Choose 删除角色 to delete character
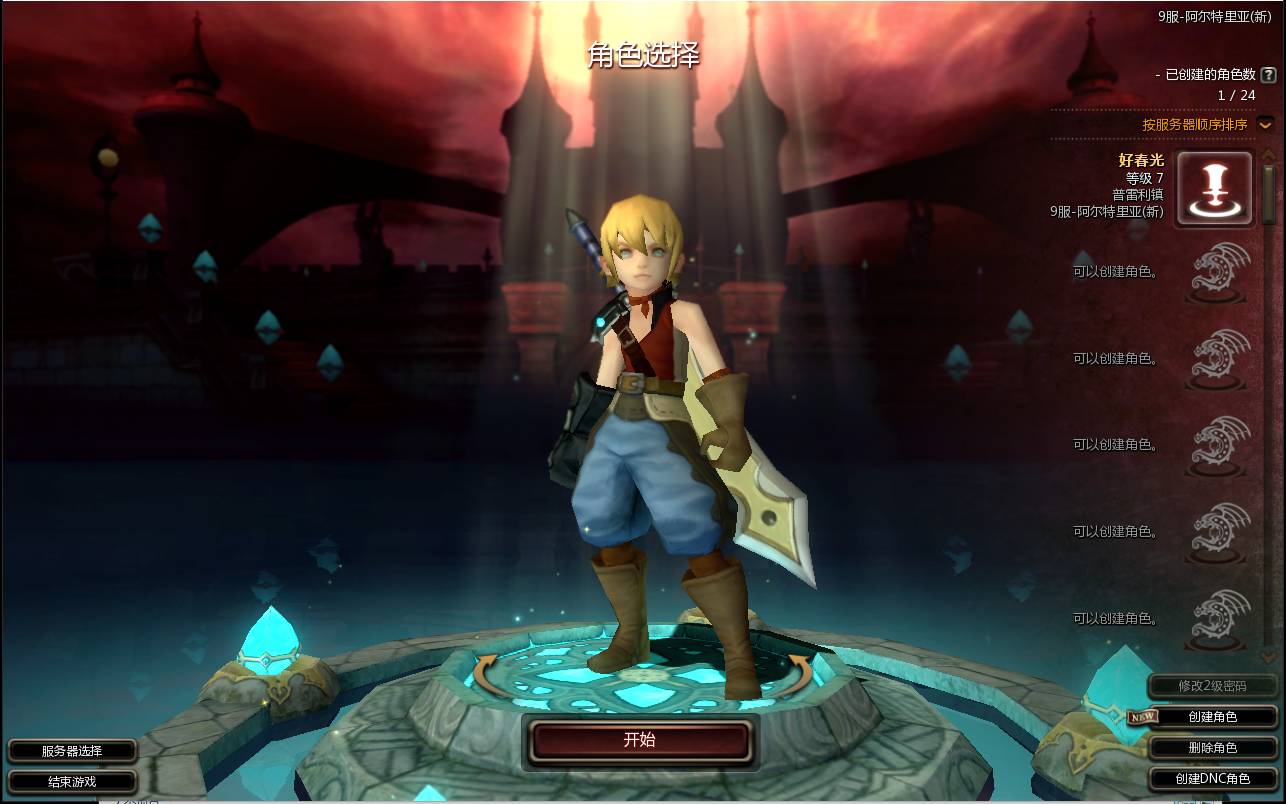Screen dimensions: 1286x804 (1212, 747)
